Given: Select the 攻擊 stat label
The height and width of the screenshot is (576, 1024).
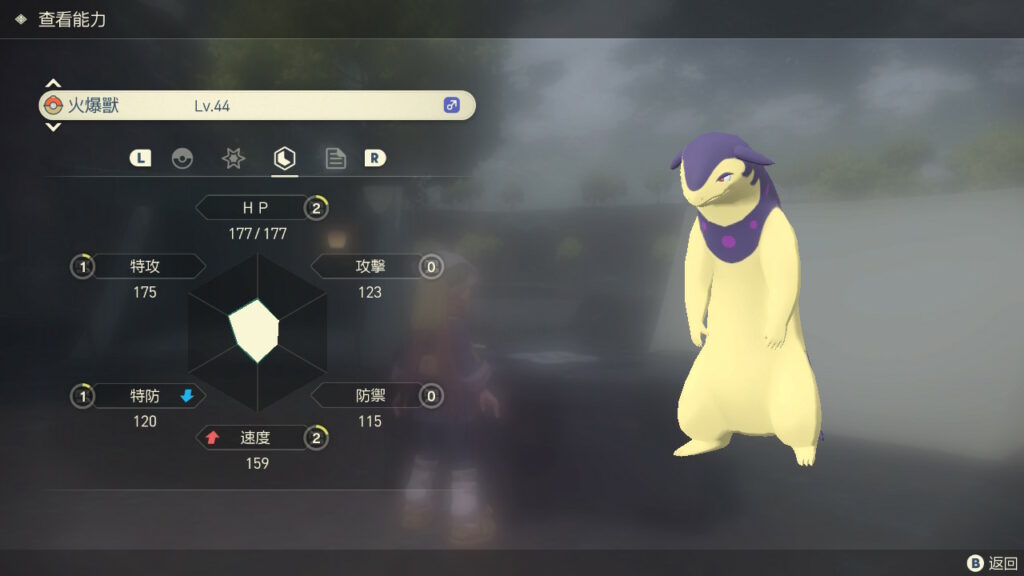Looking at the screenshot, I should coord(370,267).
